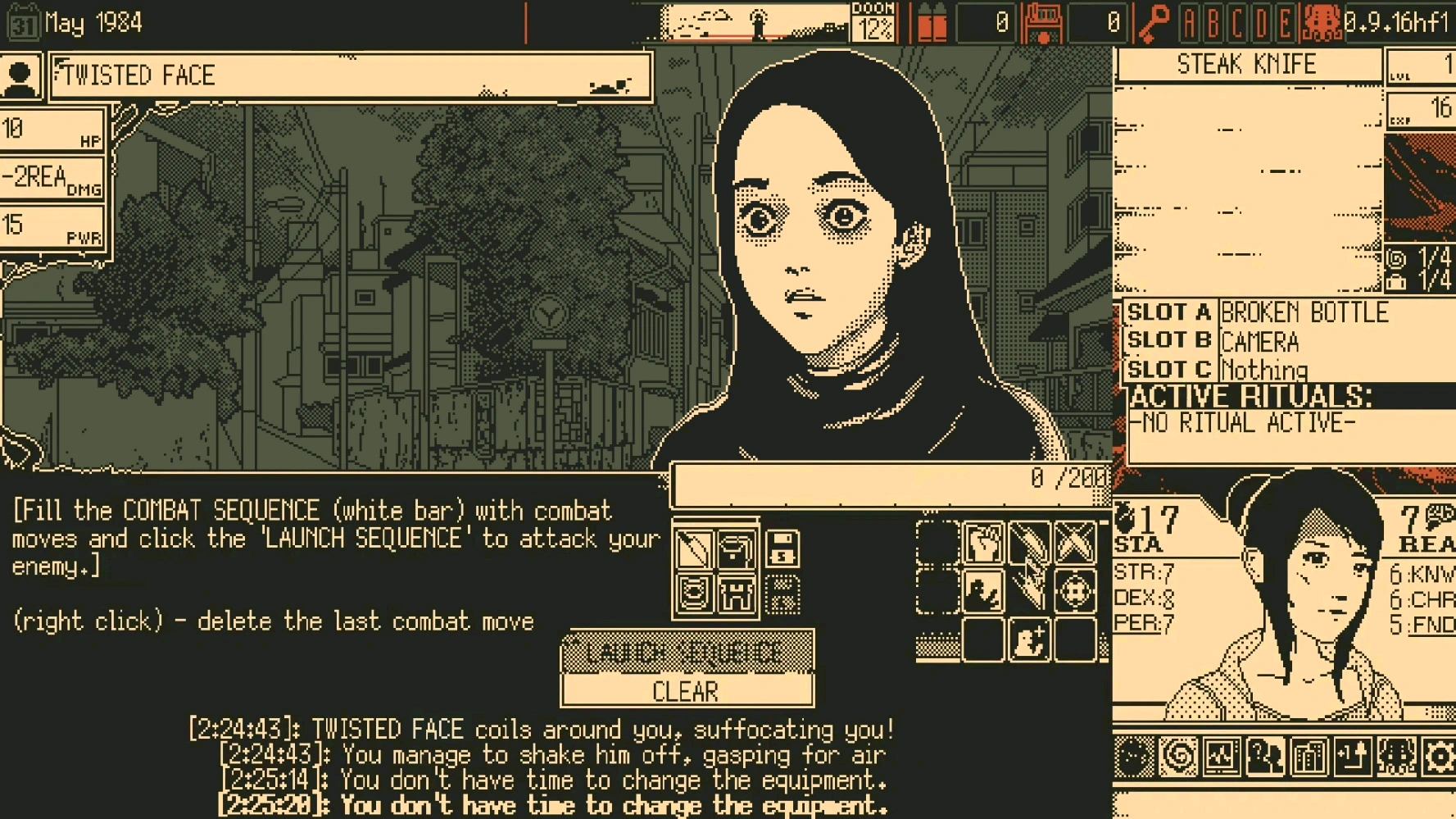Select Slot B Camera
Viewport: 1456px width, 819px height.
coord(1259,342)
